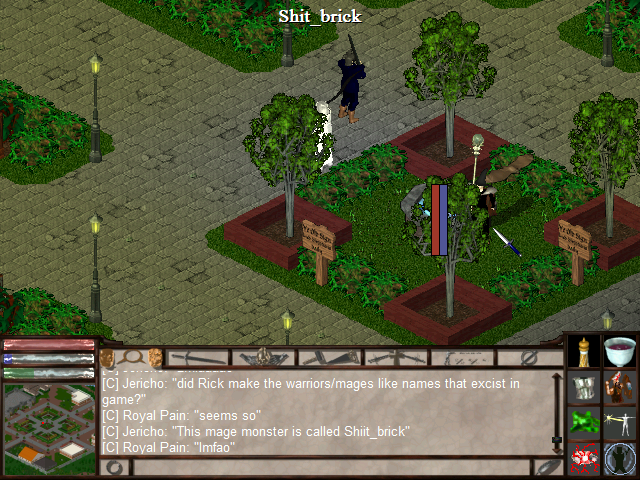This screenshot has width=640, height=480.
Task: Click the red-hatted character figure icon
Action: [x=621, y=387]
